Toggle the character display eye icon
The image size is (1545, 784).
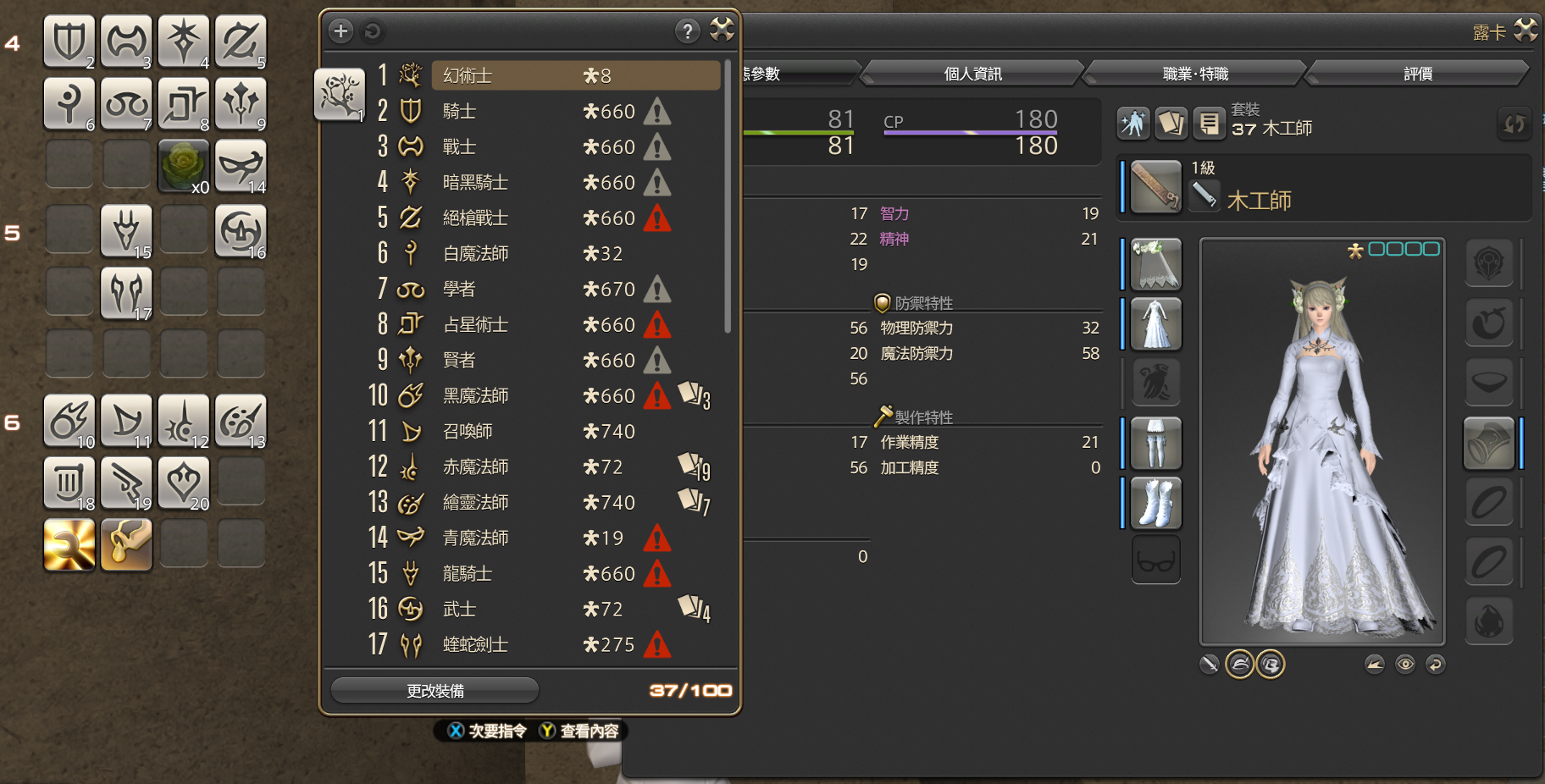pyautogui.click(x=1404, y=664)
